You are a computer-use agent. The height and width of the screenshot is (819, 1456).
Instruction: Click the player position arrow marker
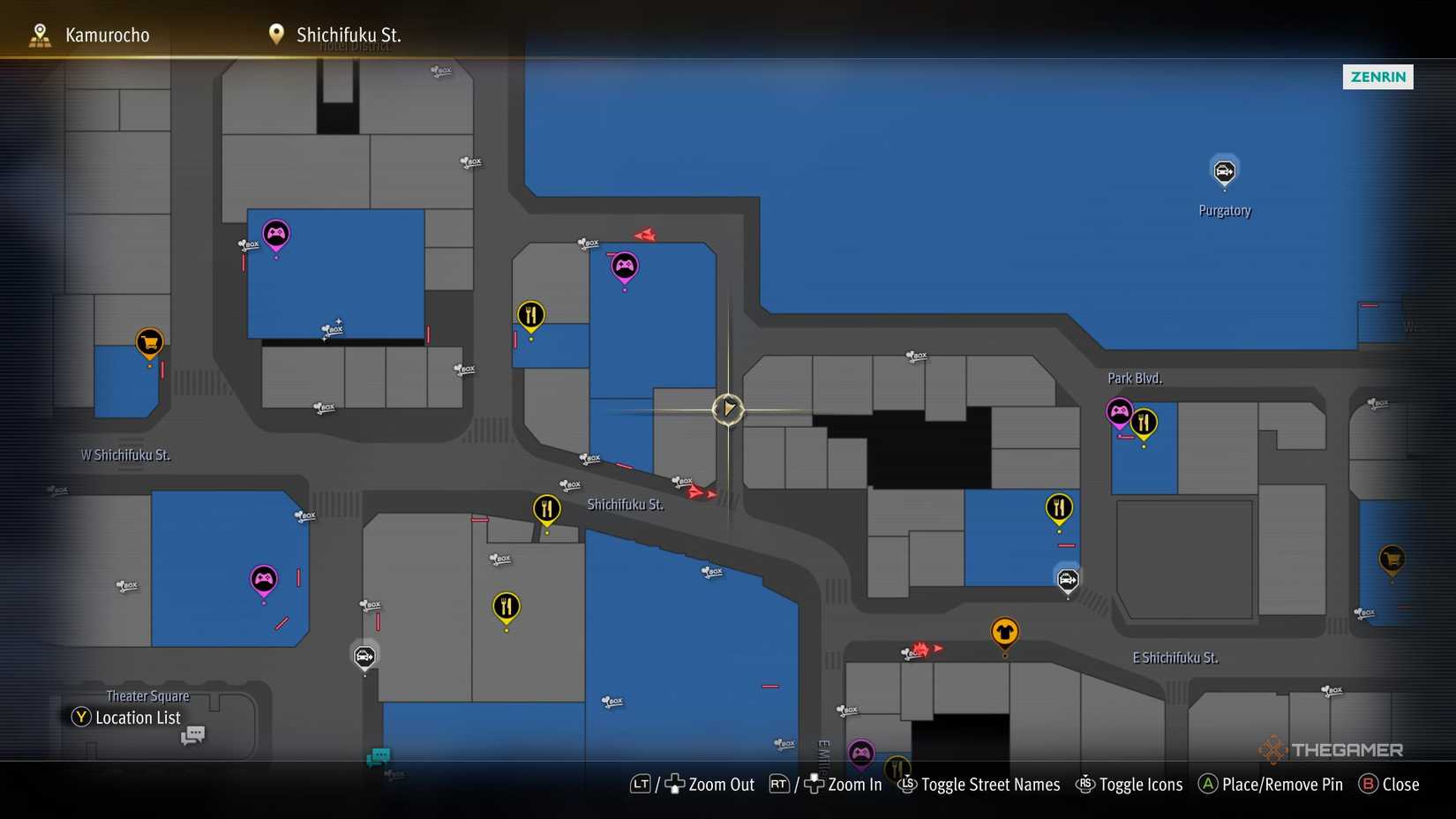(x=727, y=409)
